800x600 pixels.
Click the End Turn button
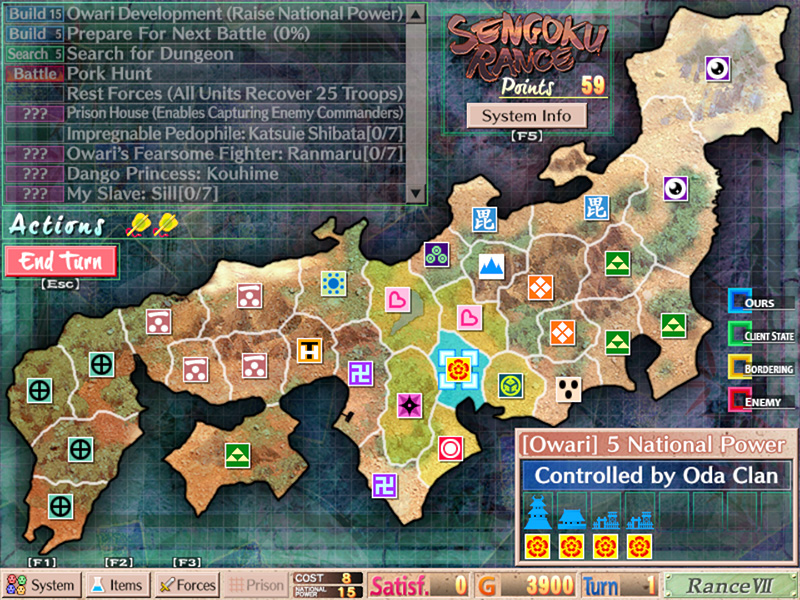click(x=61, y=262)
